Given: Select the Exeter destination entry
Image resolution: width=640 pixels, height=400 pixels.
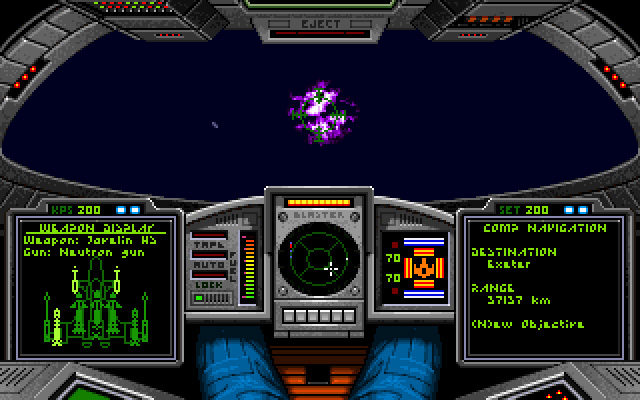Looking at the screenshot, I should click(506, 265).
